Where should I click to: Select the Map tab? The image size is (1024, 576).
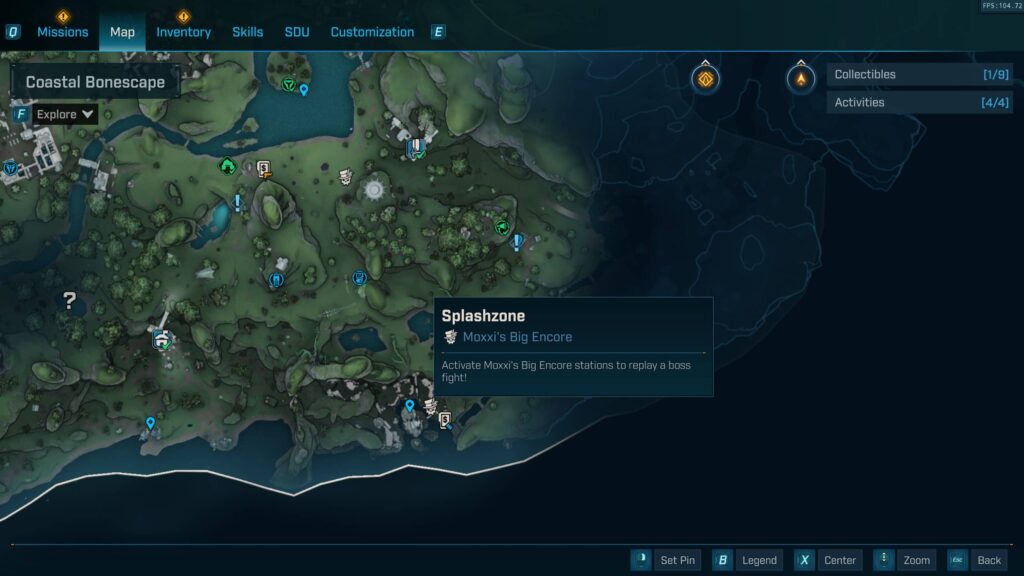click(122, 32)
